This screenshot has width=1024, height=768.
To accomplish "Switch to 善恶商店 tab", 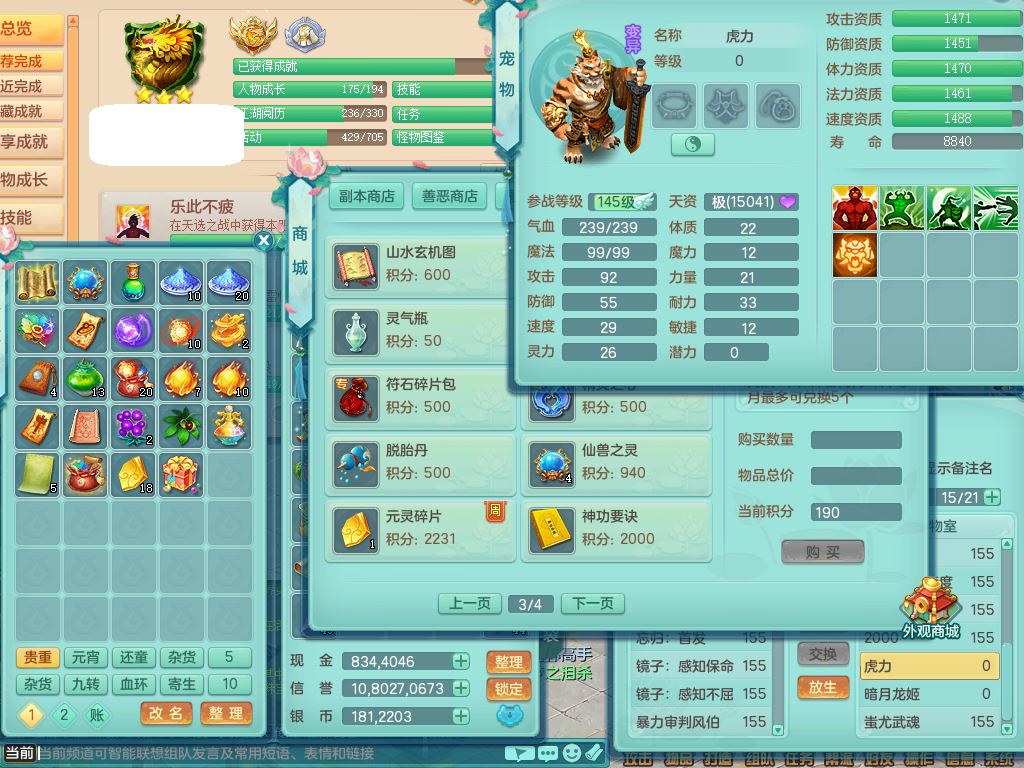I will coord(449,196).
